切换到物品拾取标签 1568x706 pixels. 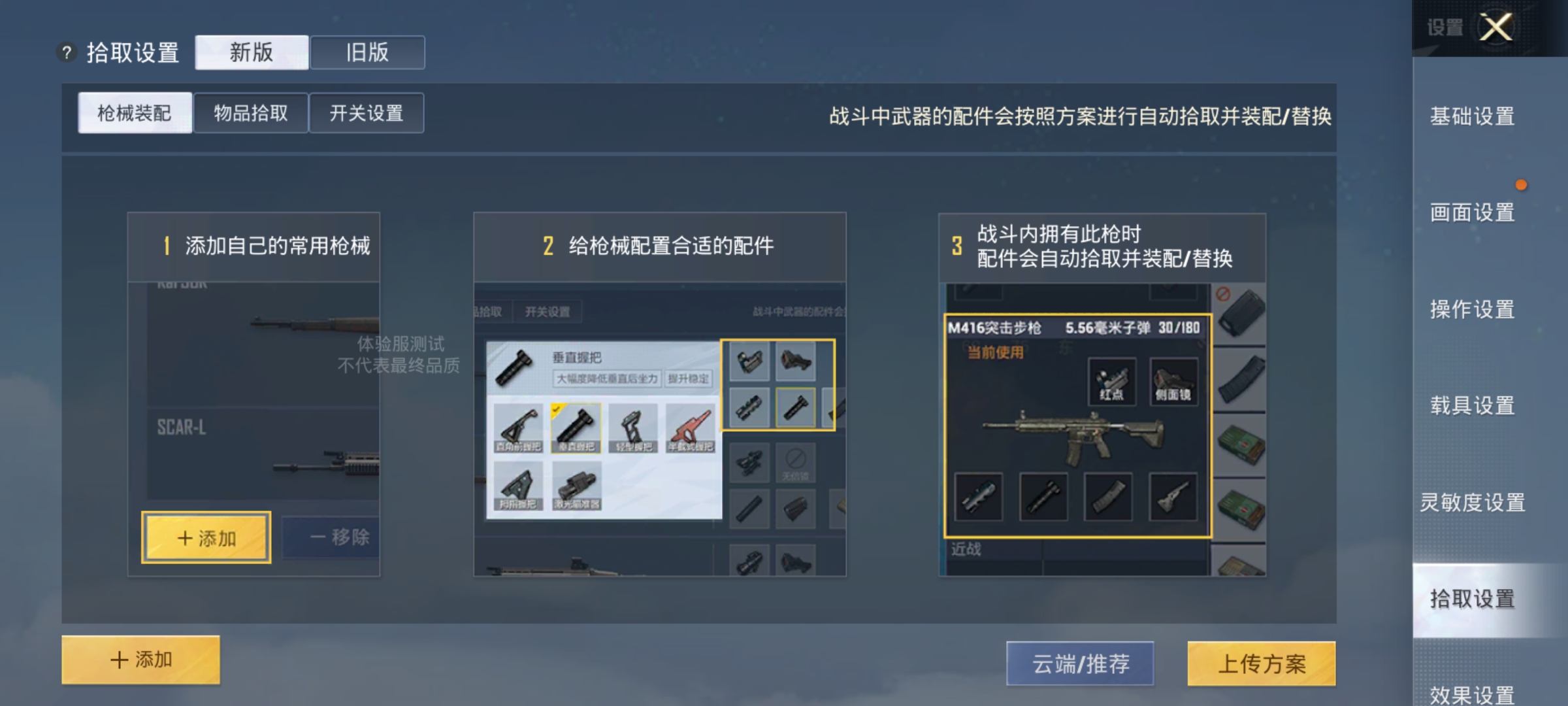coord(252,112)
